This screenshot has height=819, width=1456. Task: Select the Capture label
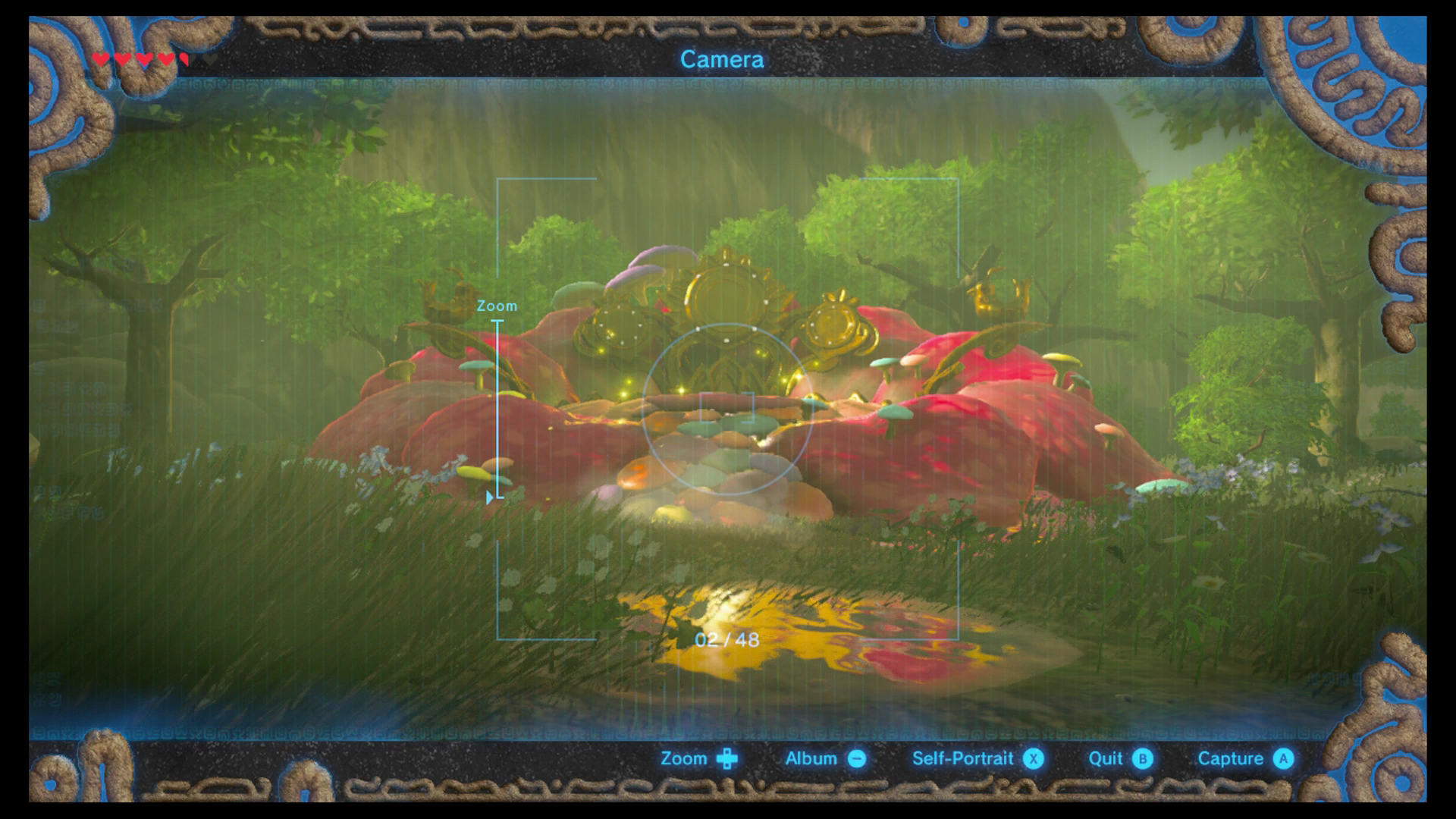click(1231, 758)
